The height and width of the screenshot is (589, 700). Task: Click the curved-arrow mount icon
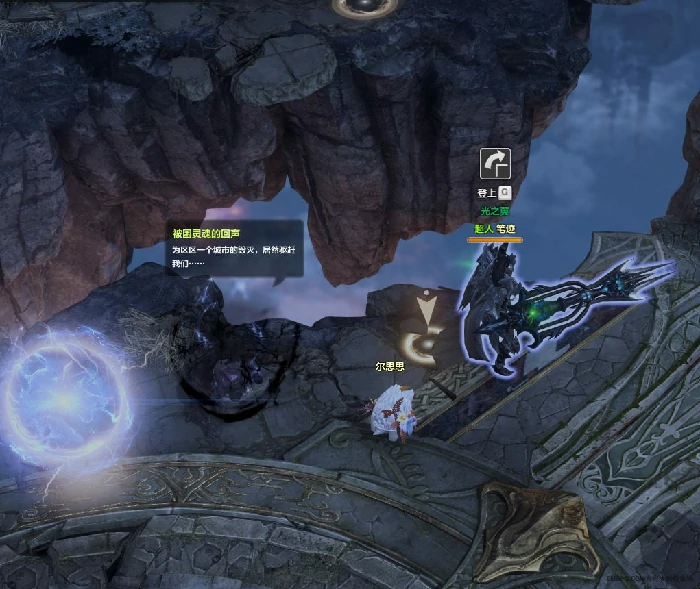coord(495,163)
